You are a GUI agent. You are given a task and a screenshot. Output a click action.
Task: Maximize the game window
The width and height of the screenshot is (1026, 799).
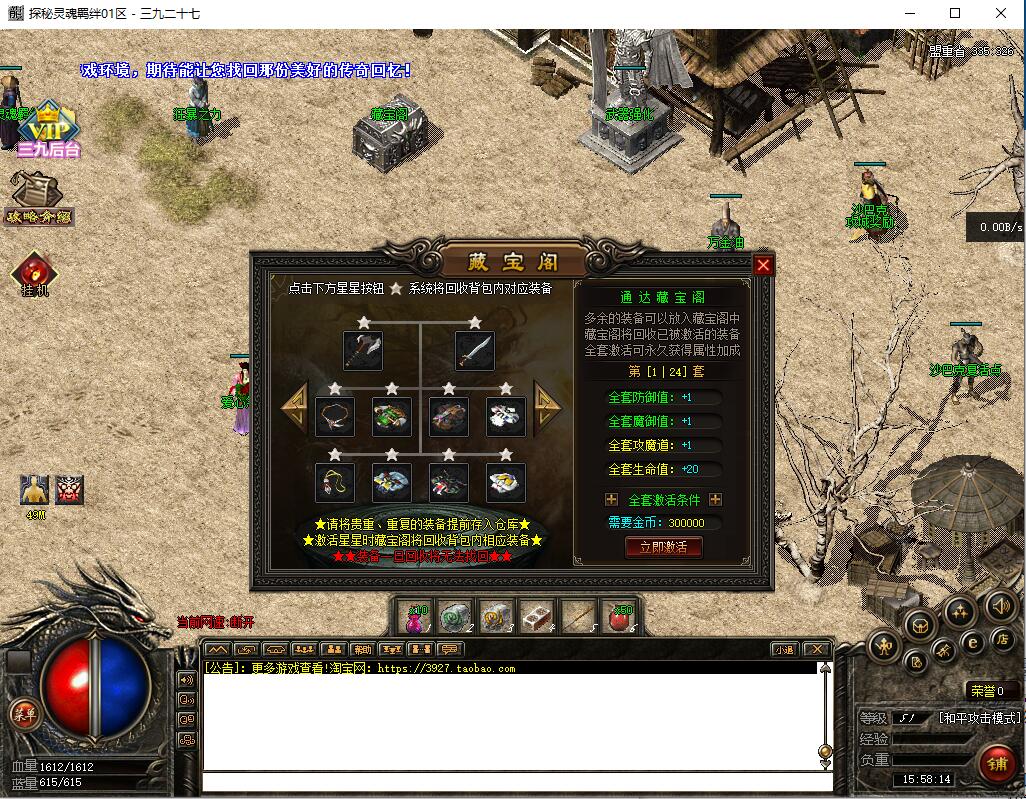coord(955,13)
